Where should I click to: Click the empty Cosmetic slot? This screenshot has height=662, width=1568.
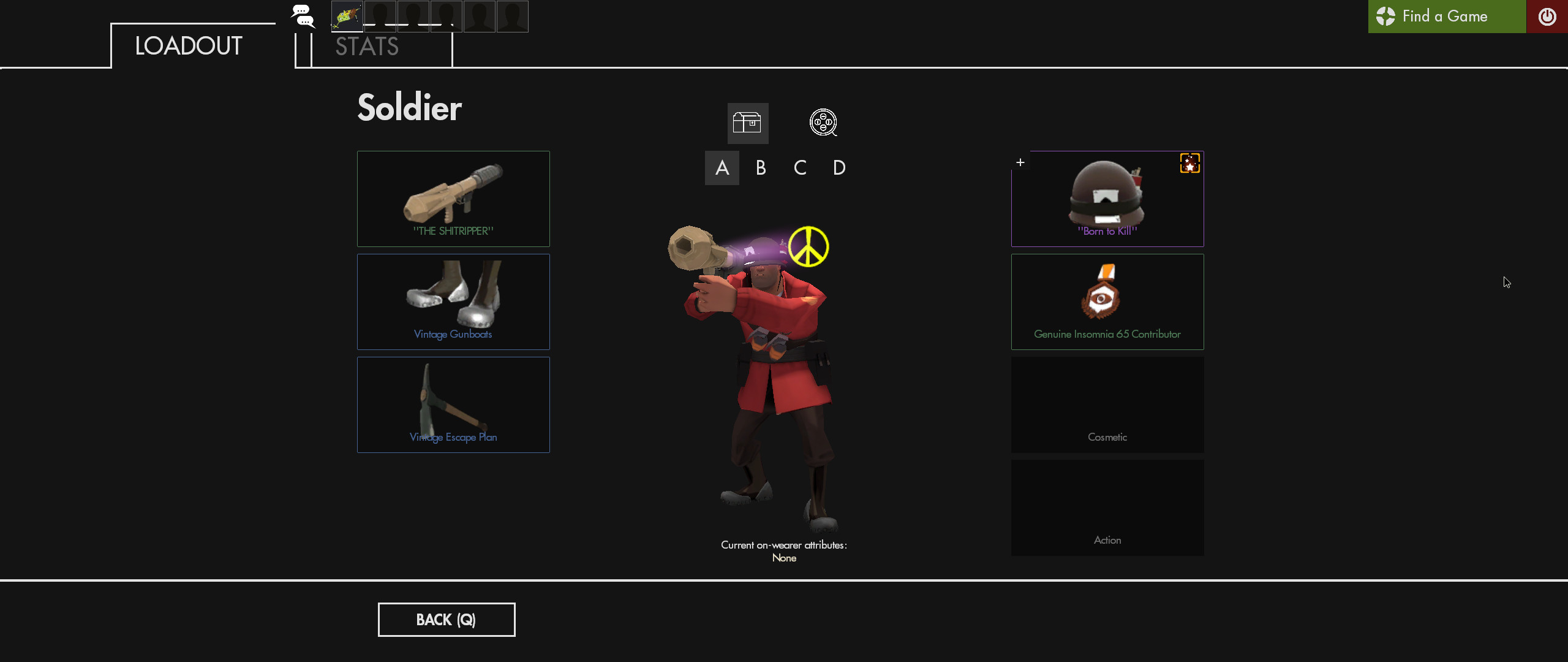click(x=1107, y=405)
